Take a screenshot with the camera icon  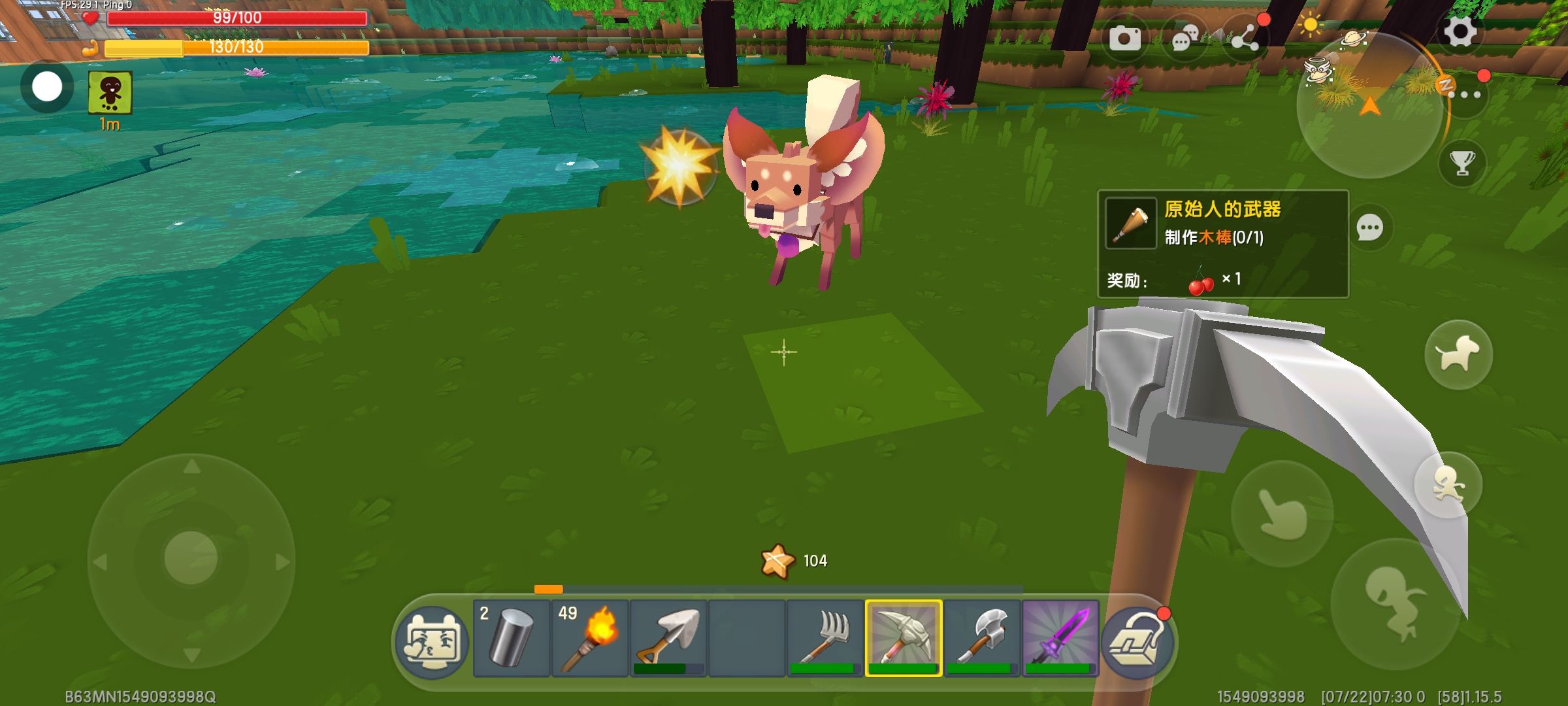(x=1124, y=39)
